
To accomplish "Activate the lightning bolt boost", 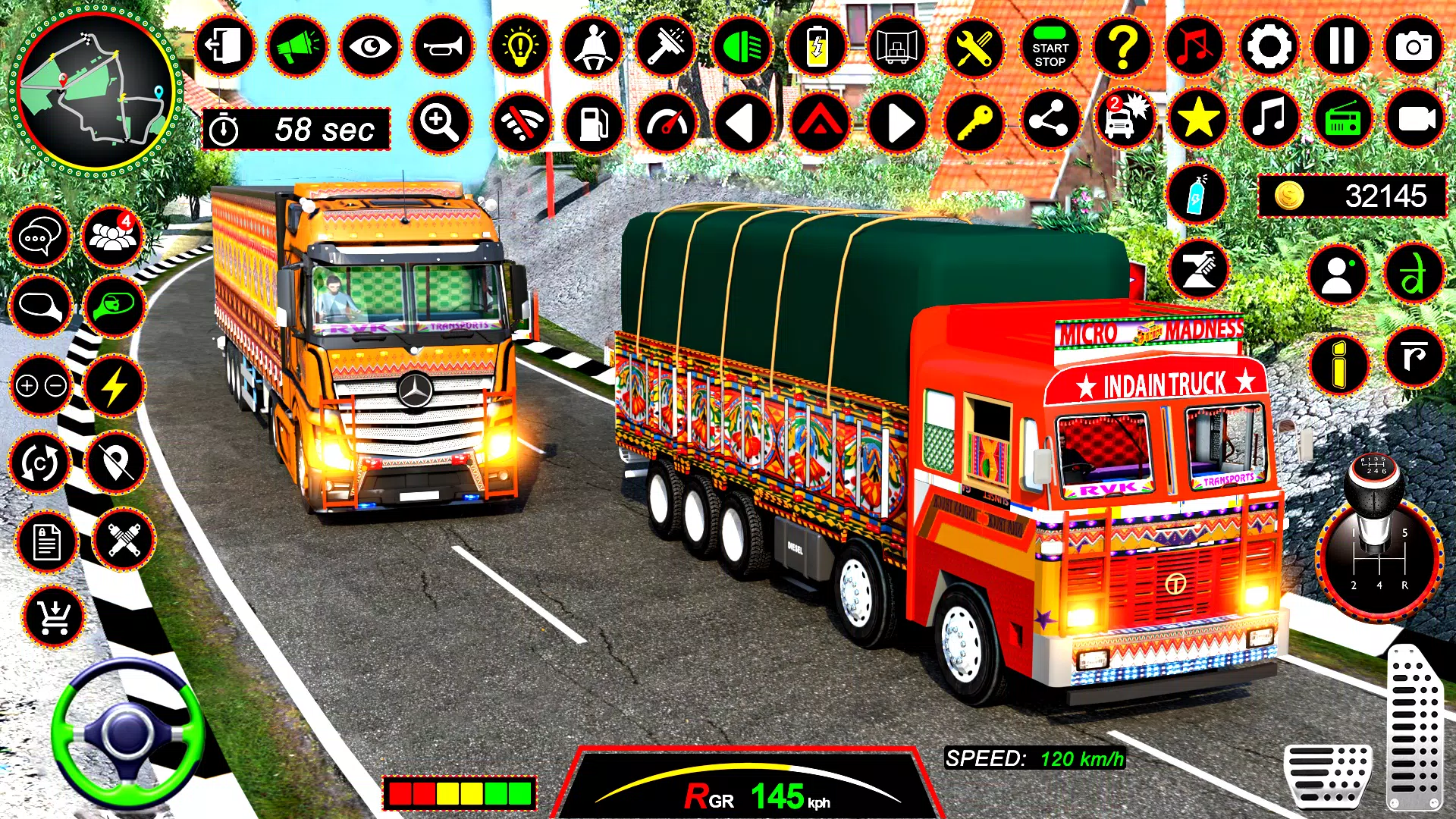I will pos(114,387).
